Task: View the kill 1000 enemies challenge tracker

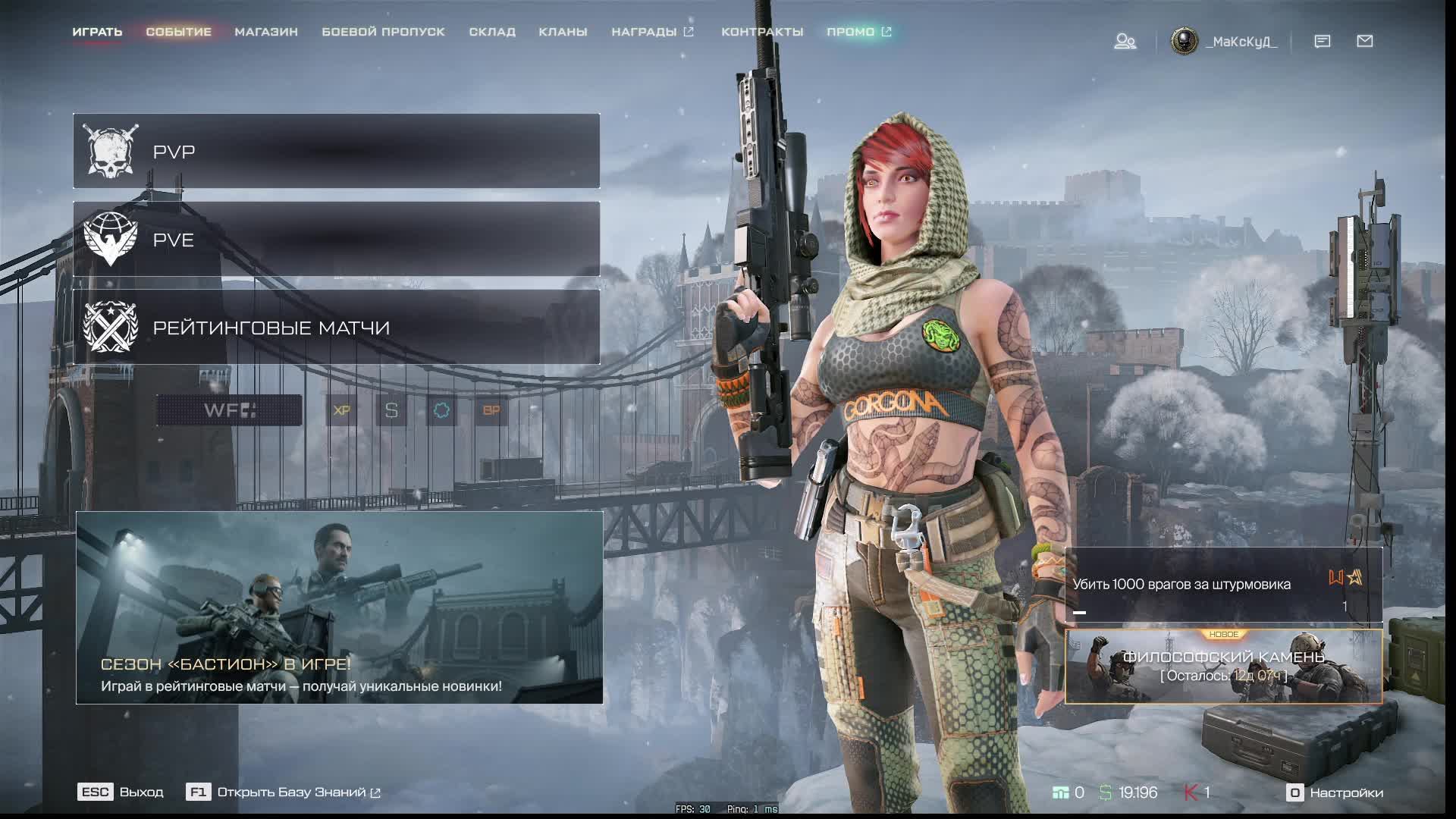Action: click(x=1223, y=585)
